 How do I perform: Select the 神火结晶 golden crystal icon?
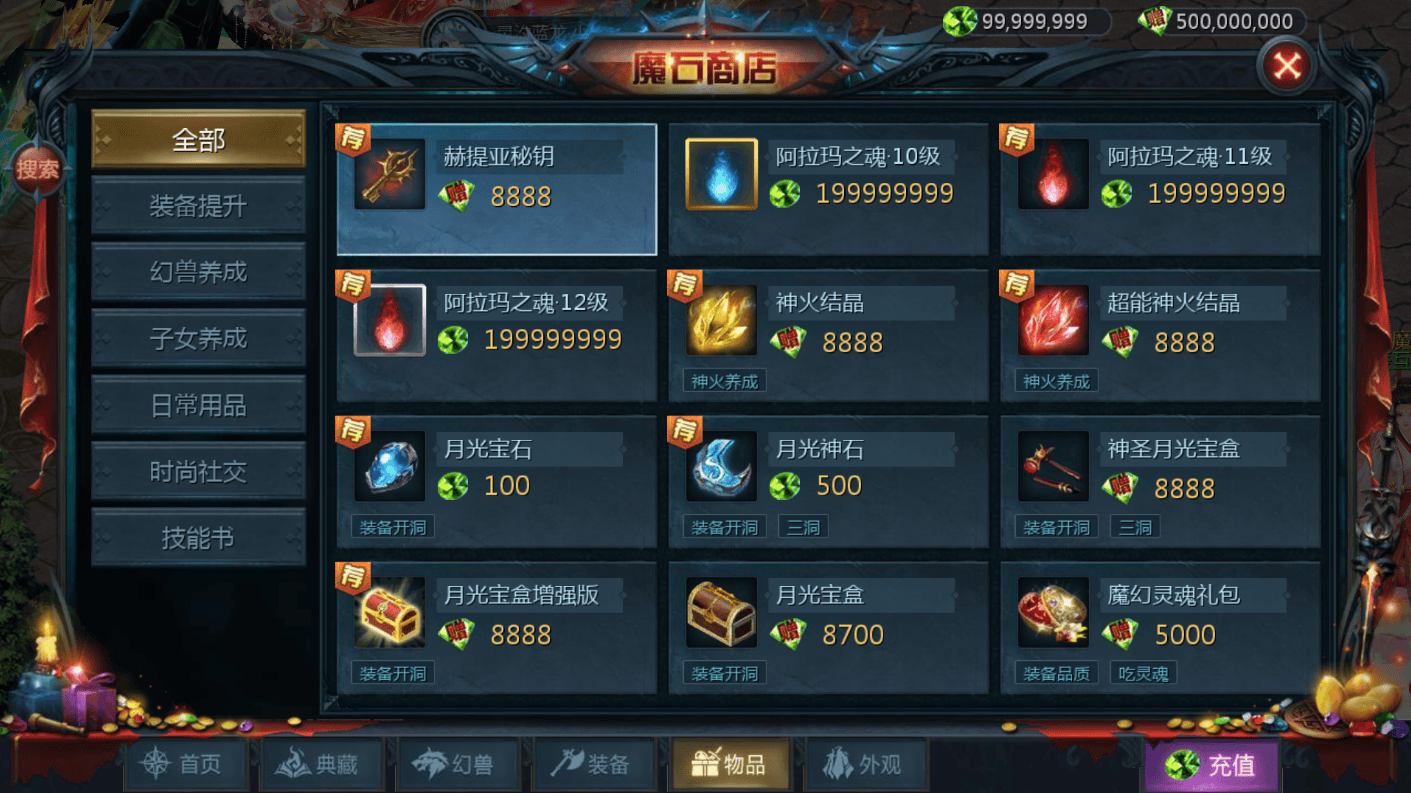click(721, 322)
